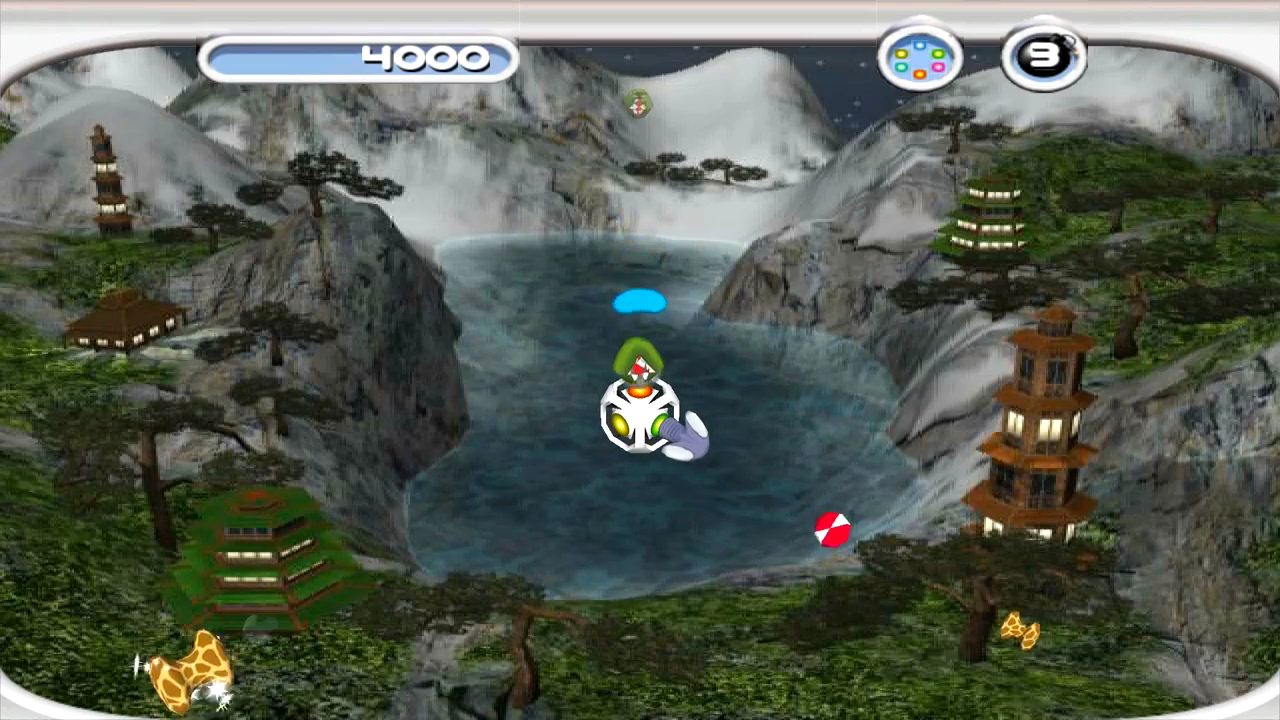Select the bomb icon showing 3
Screen dimensions: 1280x720
click(x=1043, y=57)
